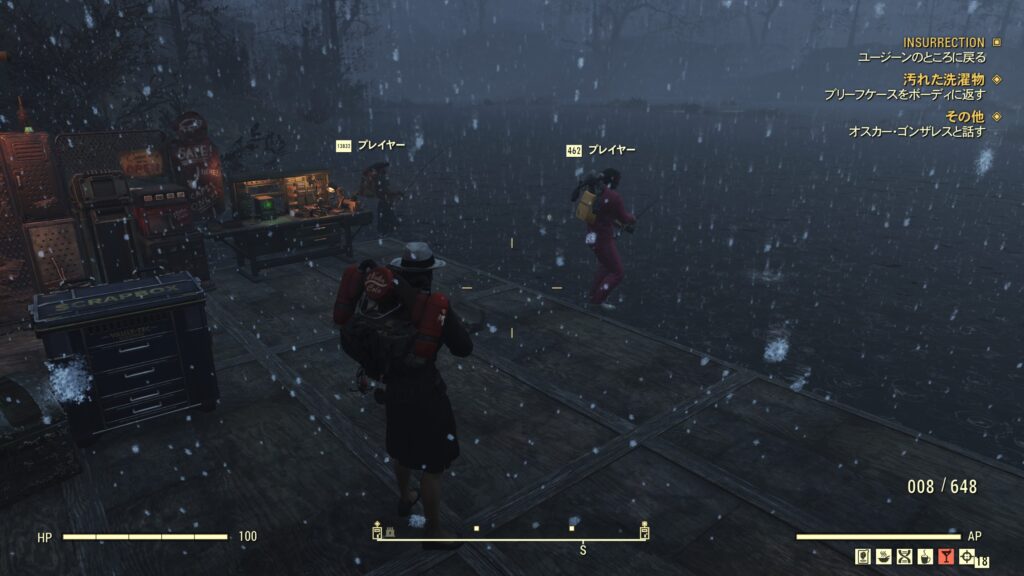Screen dimensions: 1024x576
Task: Click the magazine buff status icon
Action: coord(864,557)
